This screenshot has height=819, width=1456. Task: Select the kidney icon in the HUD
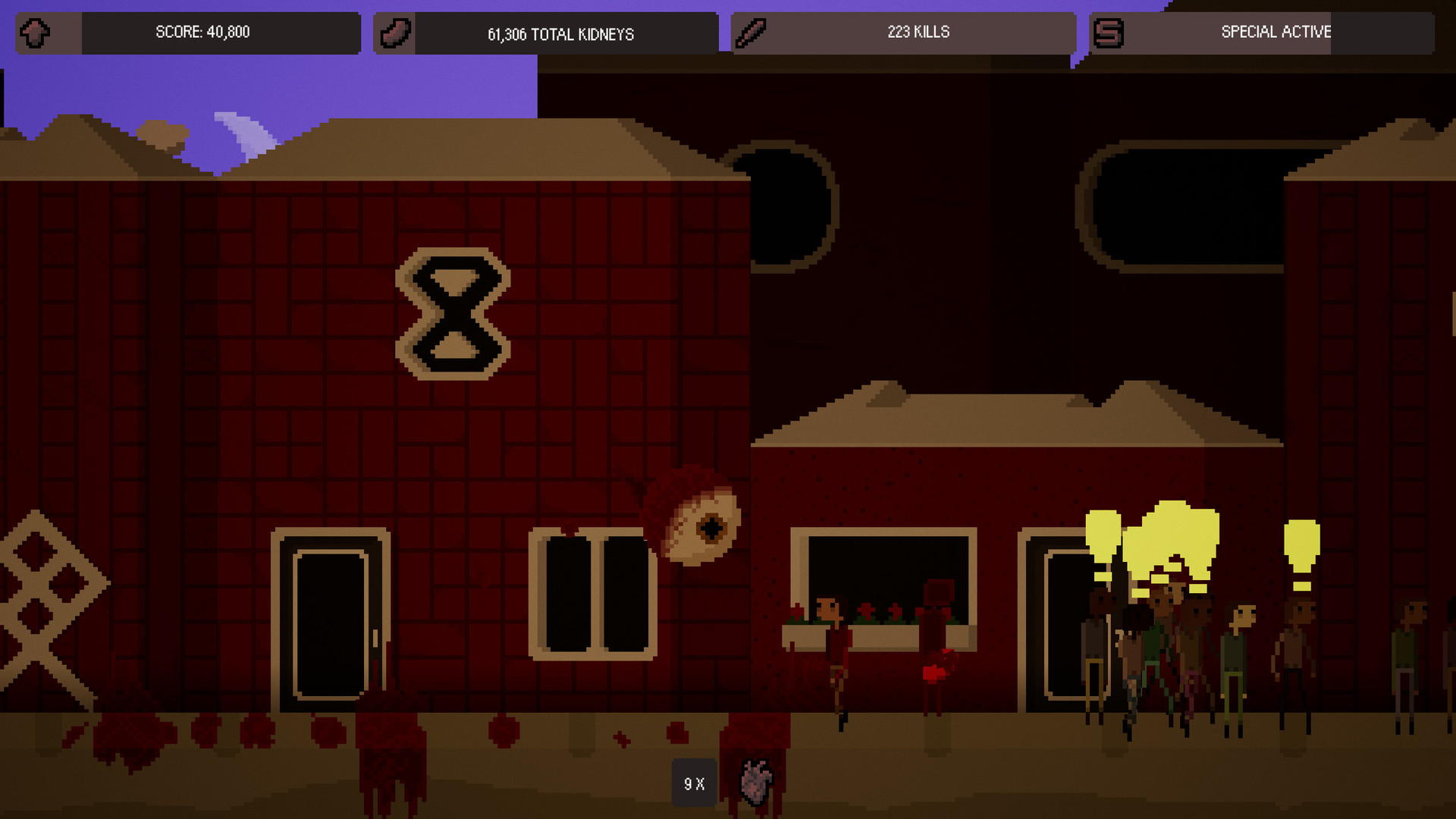pyautogui.click(x=394, y=33)
